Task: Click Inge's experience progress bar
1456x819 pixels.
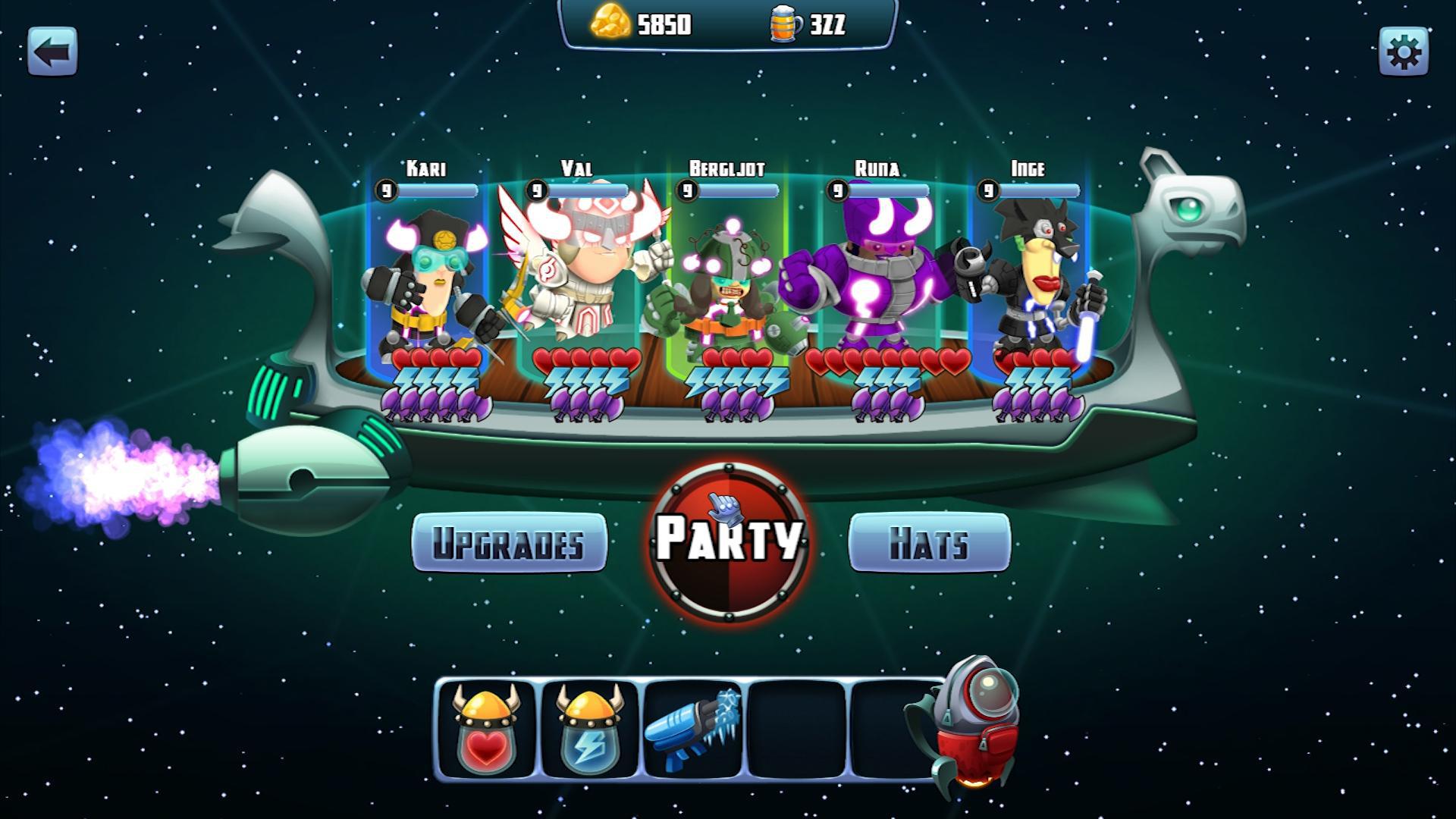Action: [x=1037, y=191]
